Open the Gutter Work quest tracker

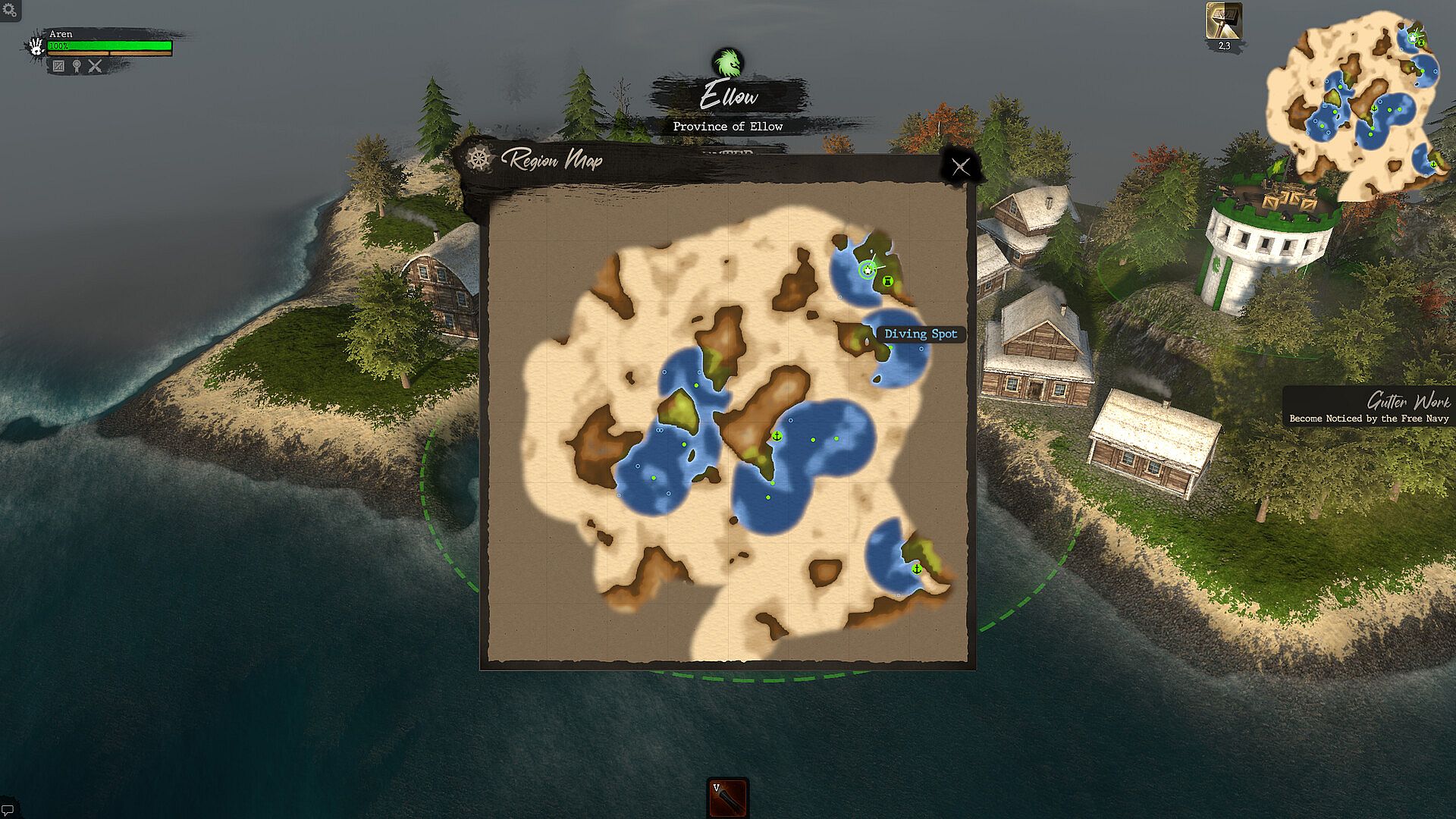(1369, 408)
